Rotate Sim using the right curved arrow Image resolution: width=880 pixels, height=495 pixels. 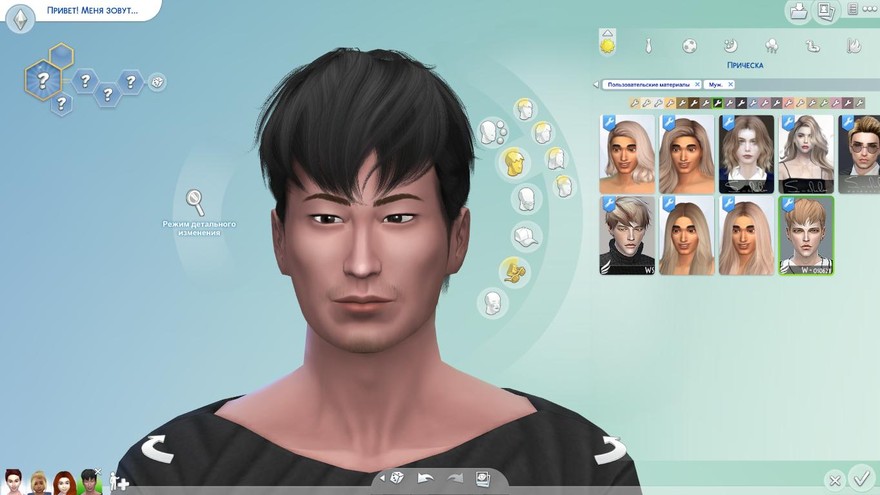pos(609,451)
